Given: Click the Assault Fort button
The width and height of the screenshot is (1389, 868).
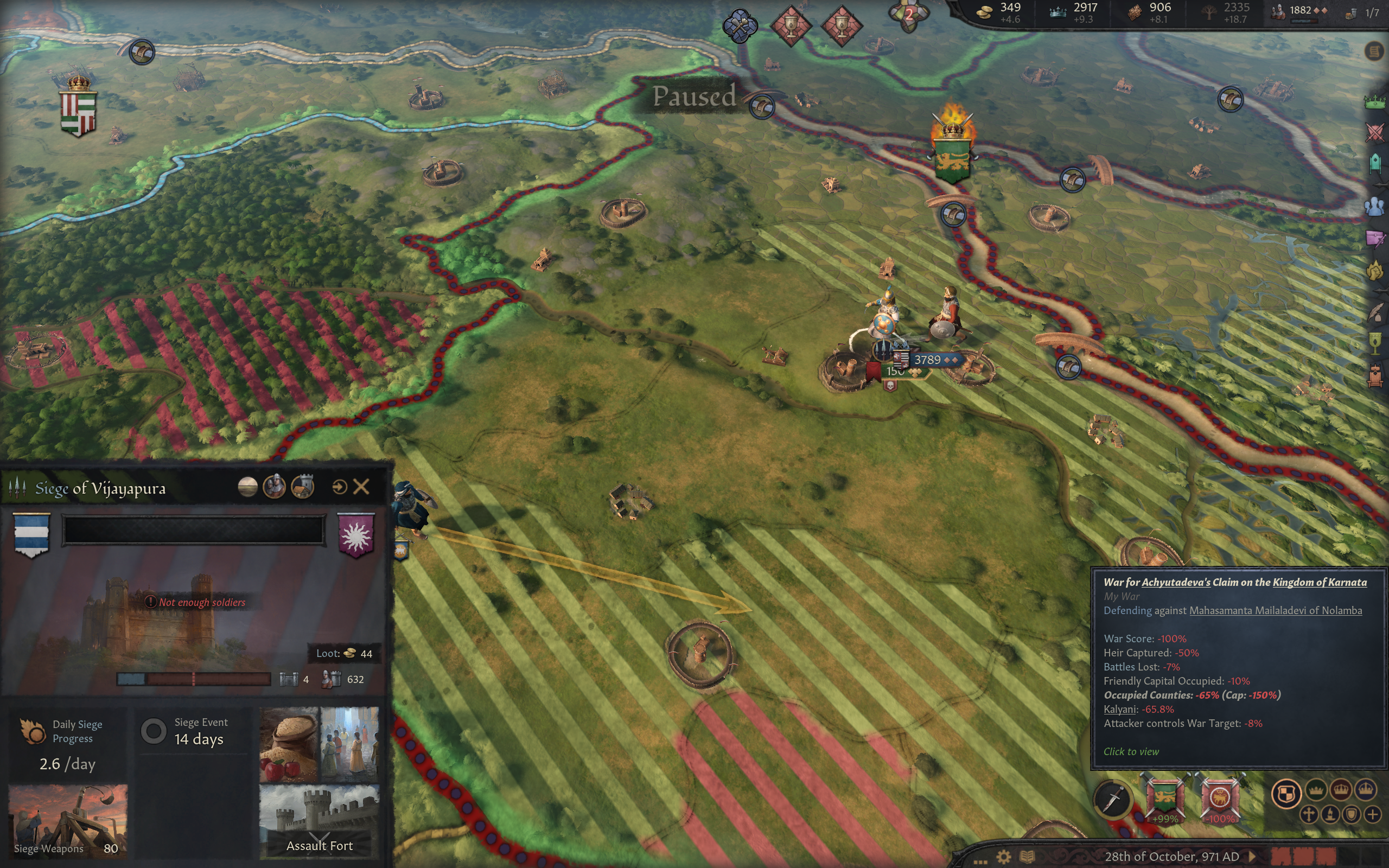Looking at the screenshot, I should click(x=319, y=821).
